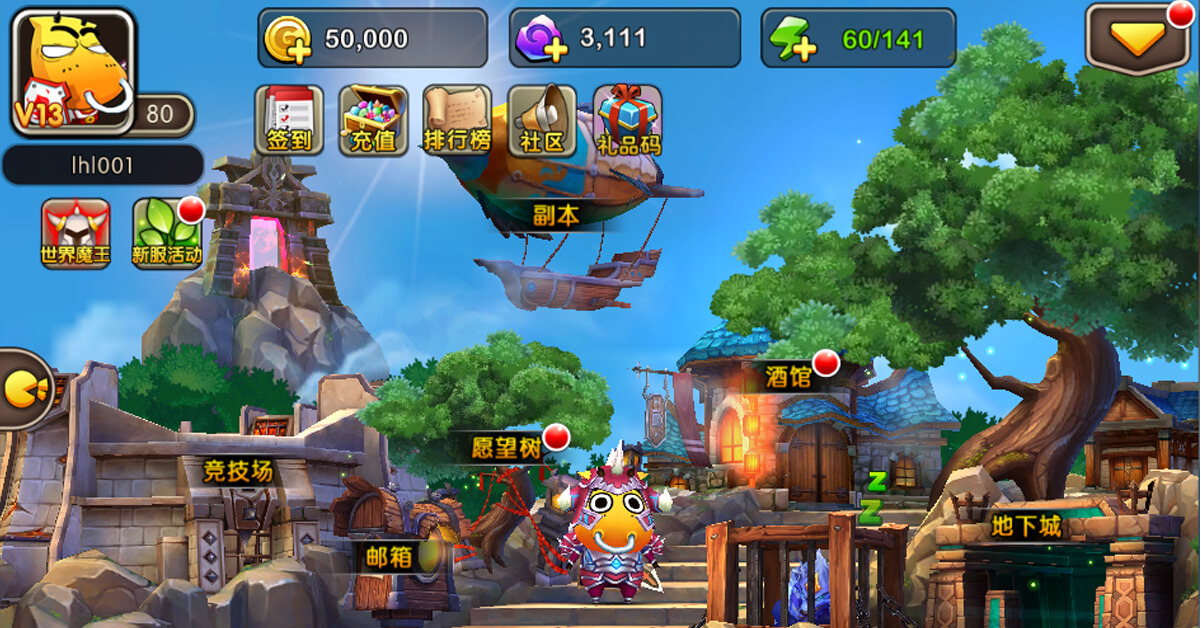
Task: Open the player avatar profile
Action: click(73, 72)
